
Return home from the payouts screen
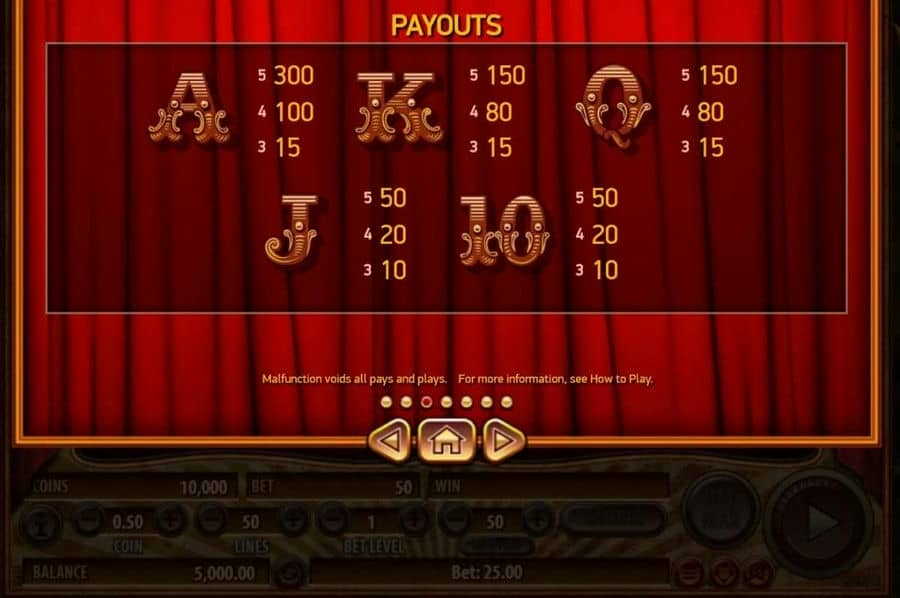point(446,440)
